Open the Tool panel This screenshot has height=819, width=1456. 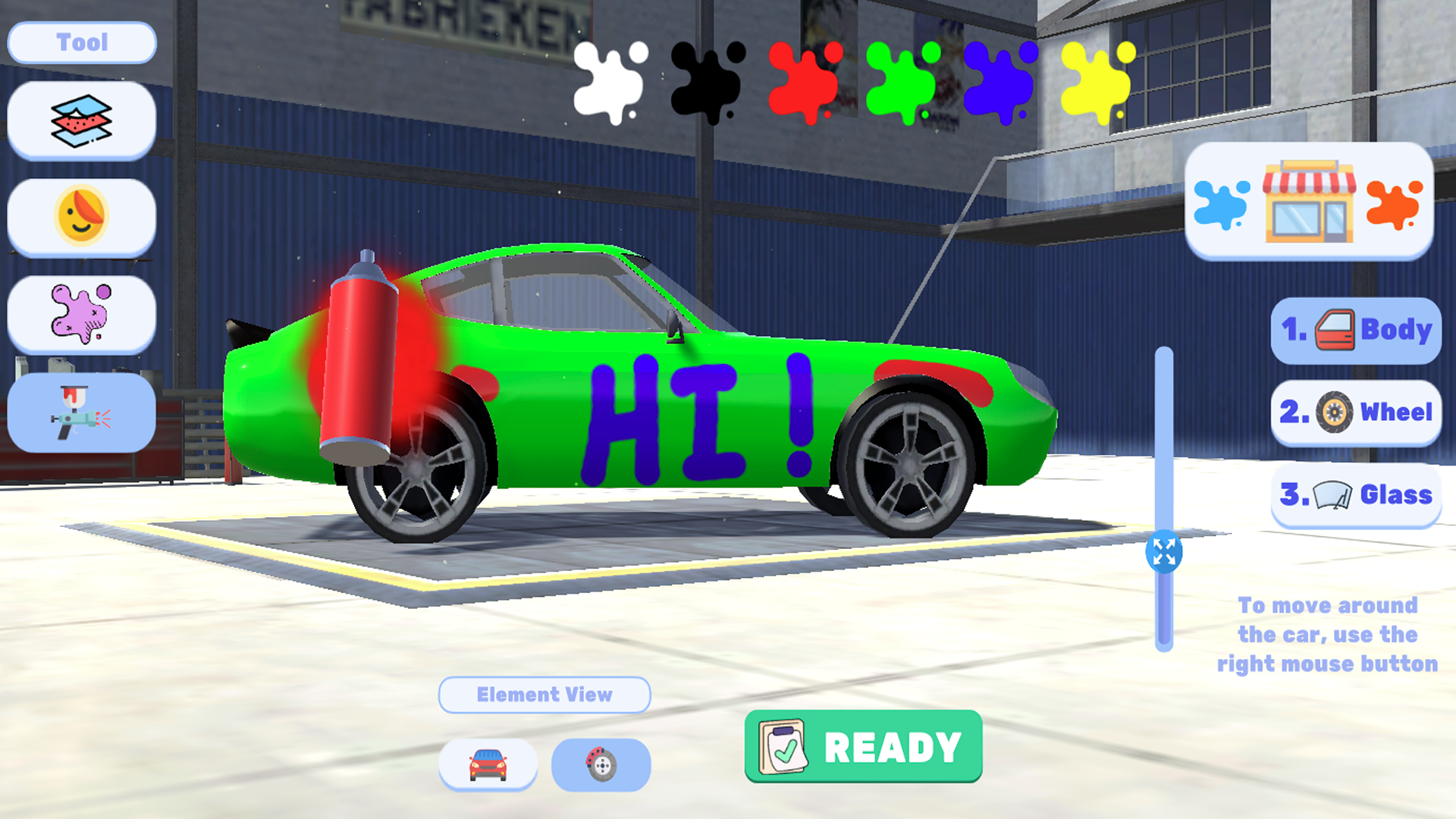81,42
